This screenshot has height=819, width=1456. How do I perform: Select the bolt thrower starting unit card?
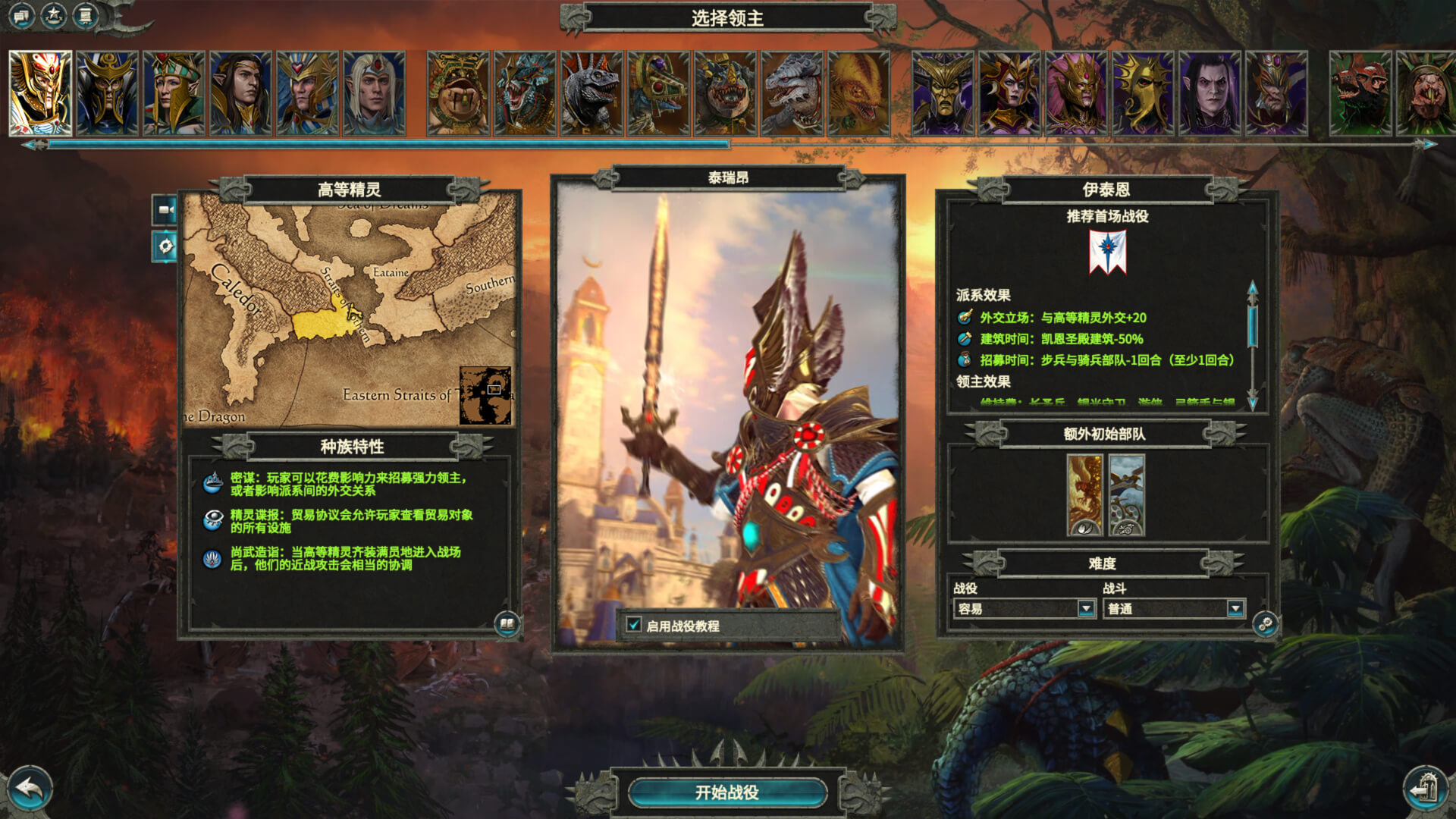coord(1126,495)
